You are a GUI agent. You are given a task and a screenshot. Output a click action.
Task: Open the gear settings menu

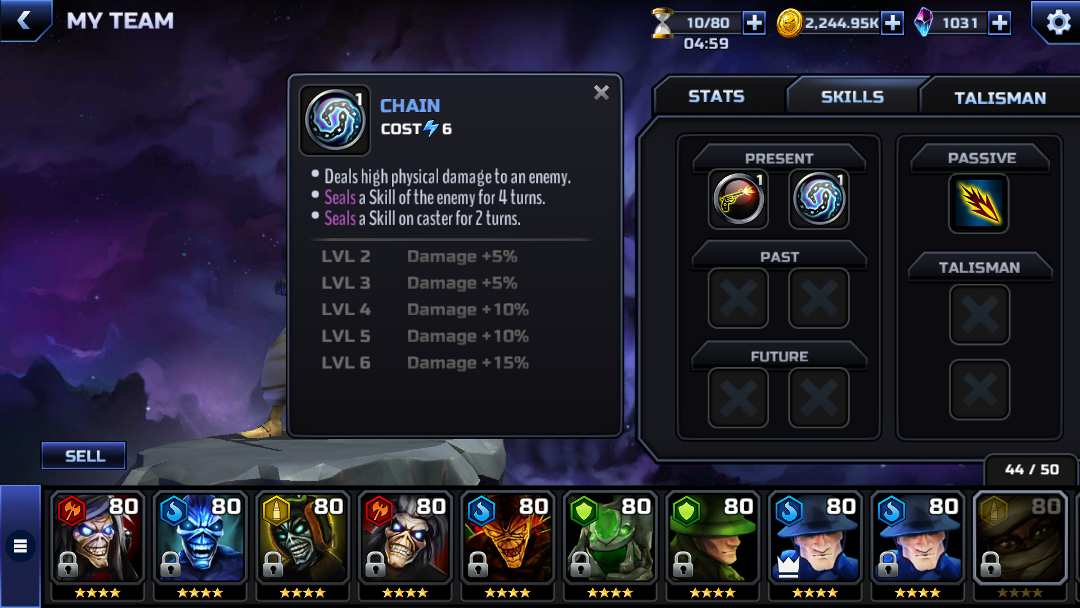coord(1056,21)
